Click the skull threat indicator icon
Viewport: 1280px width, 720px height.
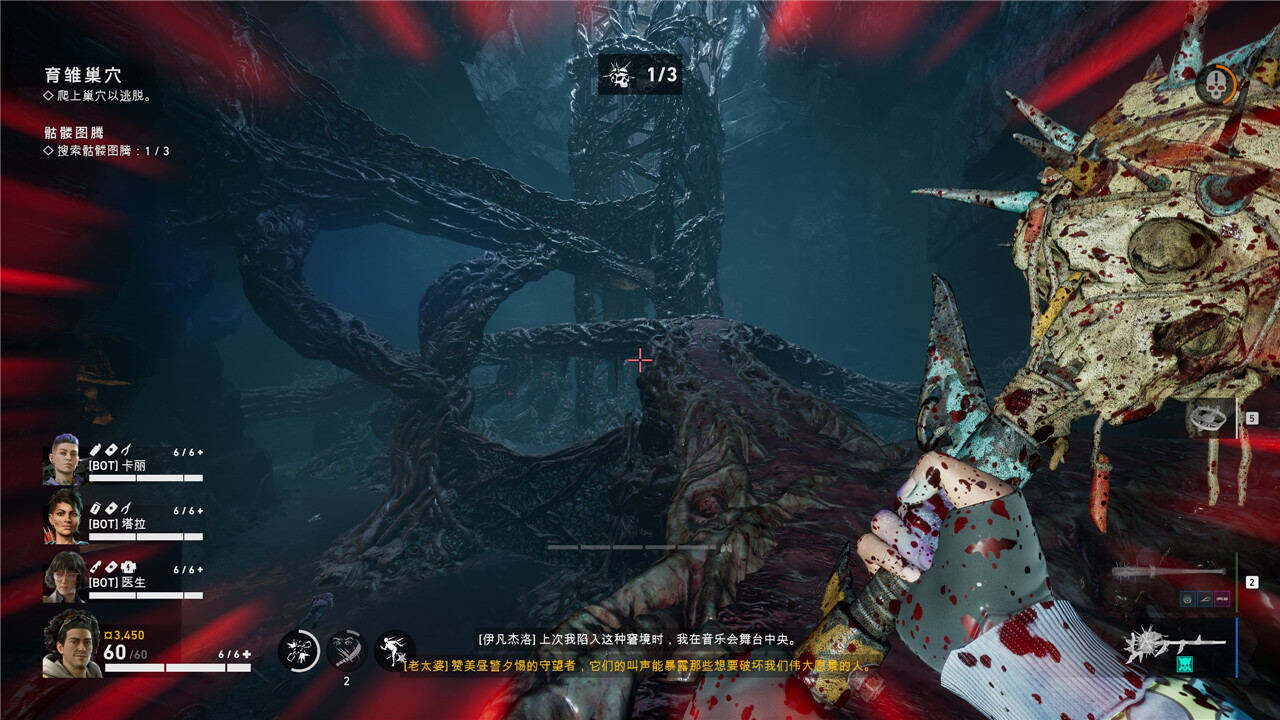point(1215,83)
